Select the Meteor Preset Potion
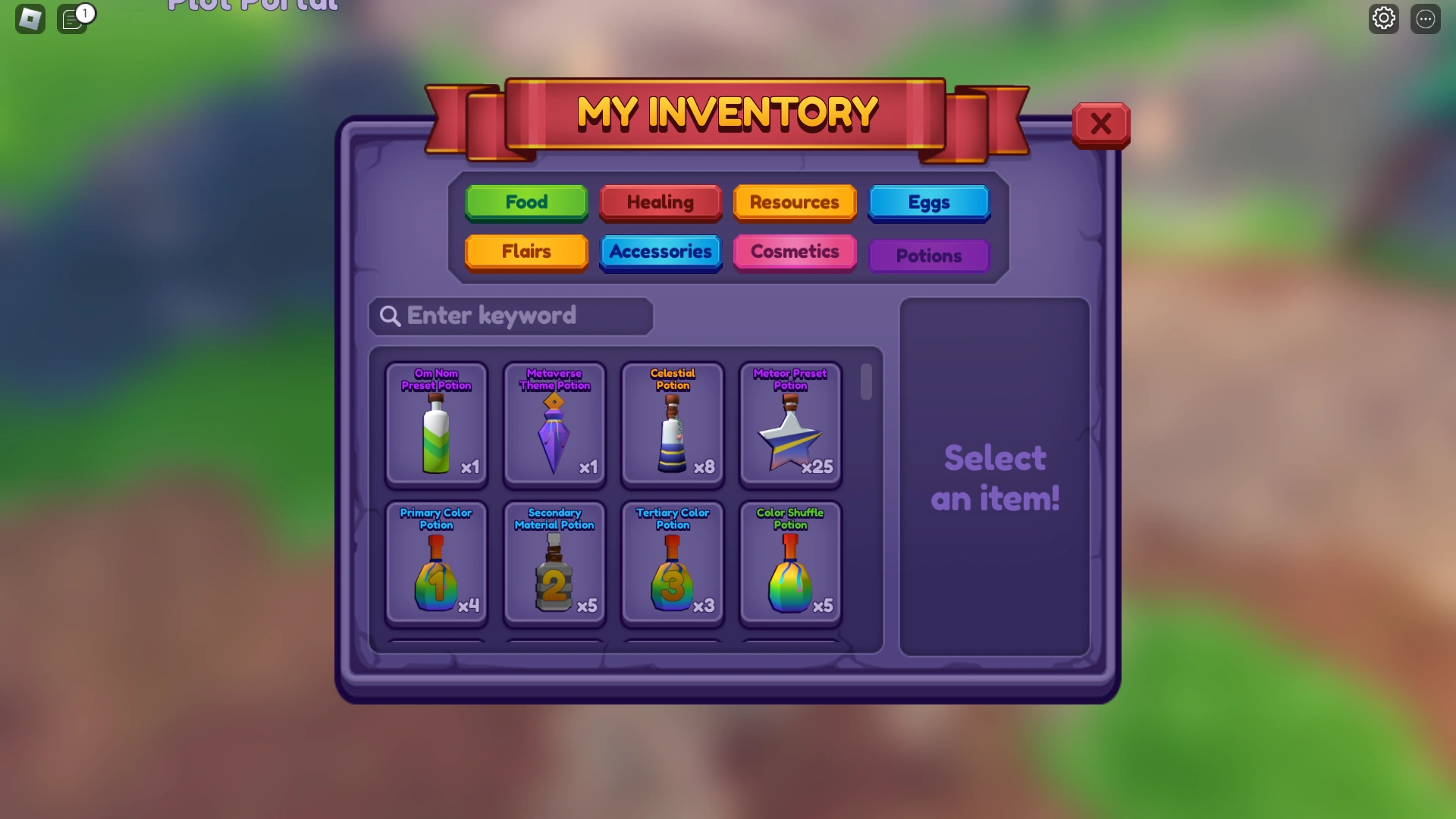The width and height of the screenshot is (1456, 819). [790, 425]
